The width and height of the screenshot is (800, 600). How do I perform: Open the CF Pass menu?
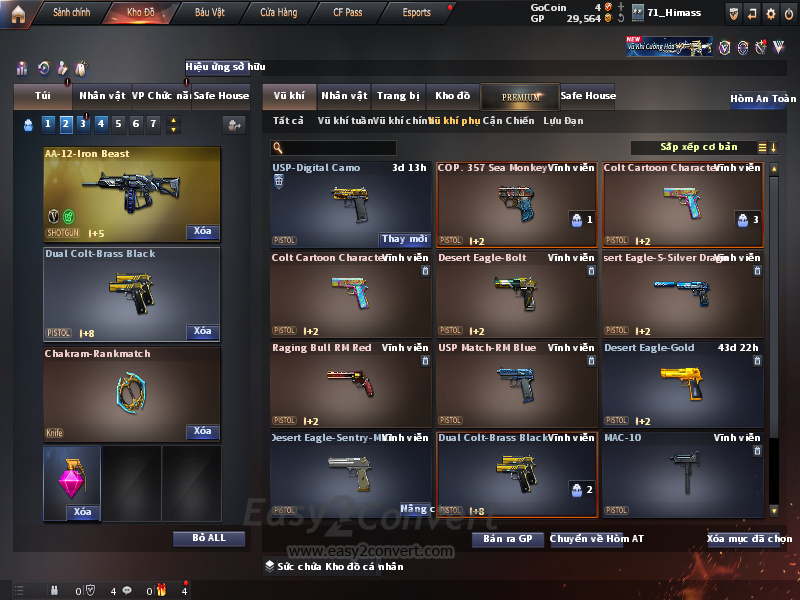pos(349,13)
